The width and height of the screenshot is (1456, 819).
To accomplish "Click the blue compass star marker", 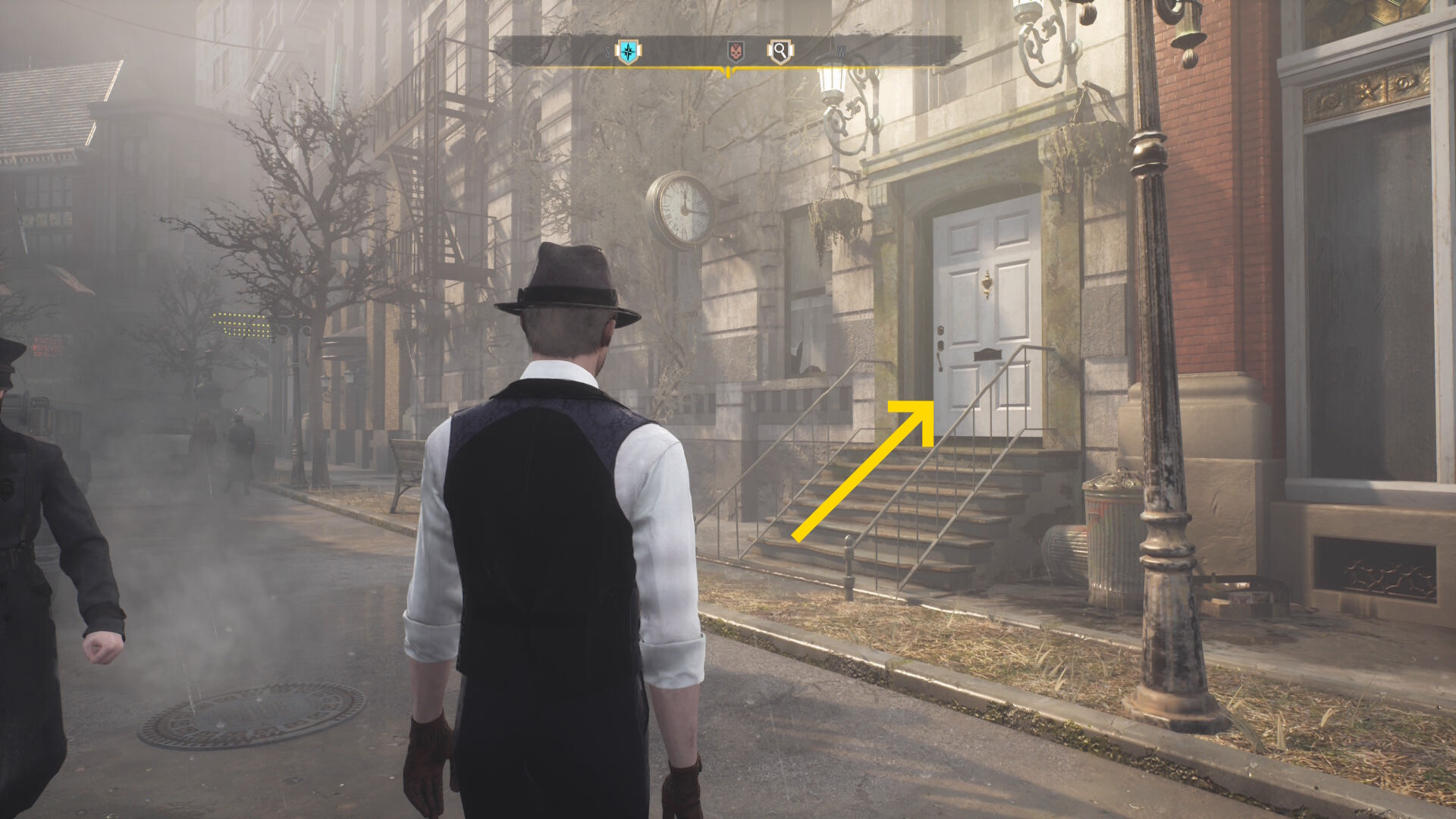I will click(628, 52).
